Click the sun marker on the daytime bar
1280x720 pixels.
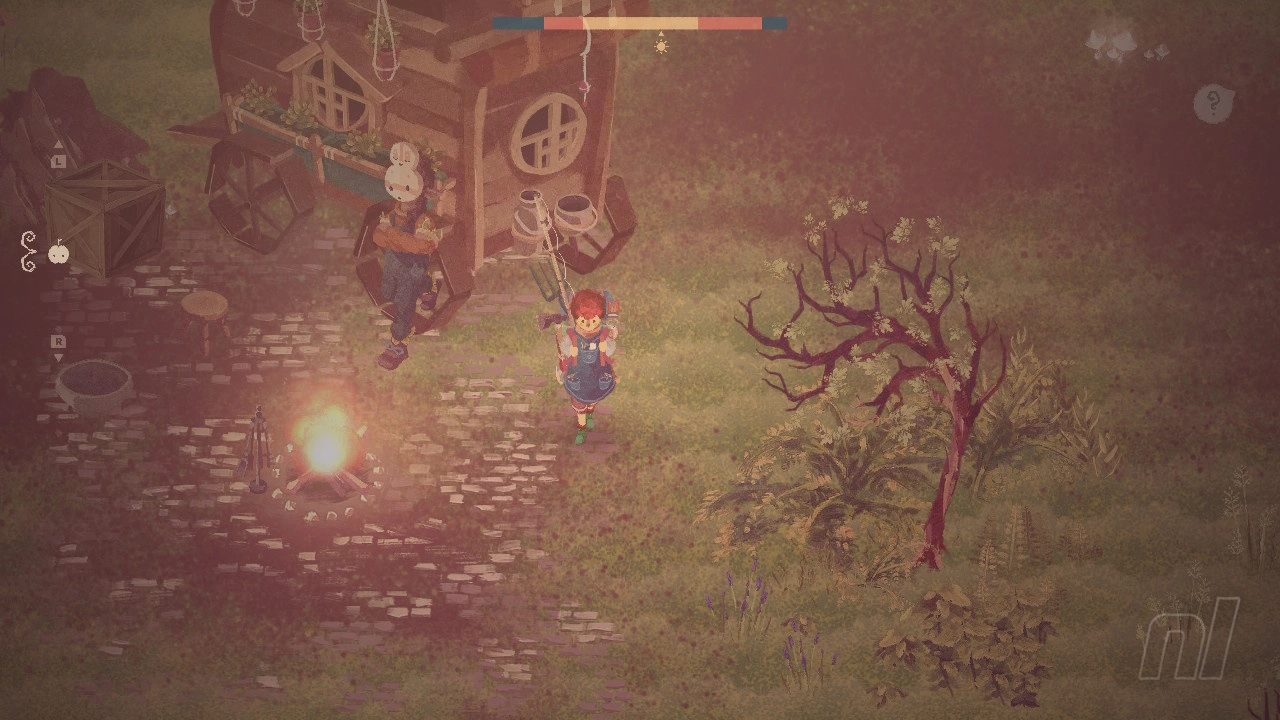661,46
